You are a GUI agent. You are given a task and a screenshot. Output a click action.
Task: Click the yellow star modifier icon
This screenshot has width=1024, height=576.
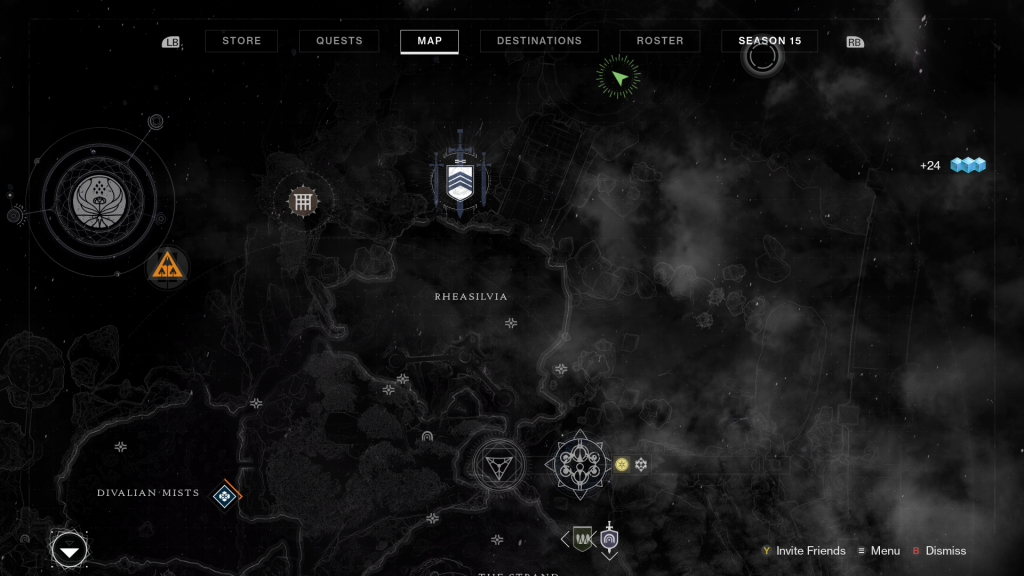[621, 464]
